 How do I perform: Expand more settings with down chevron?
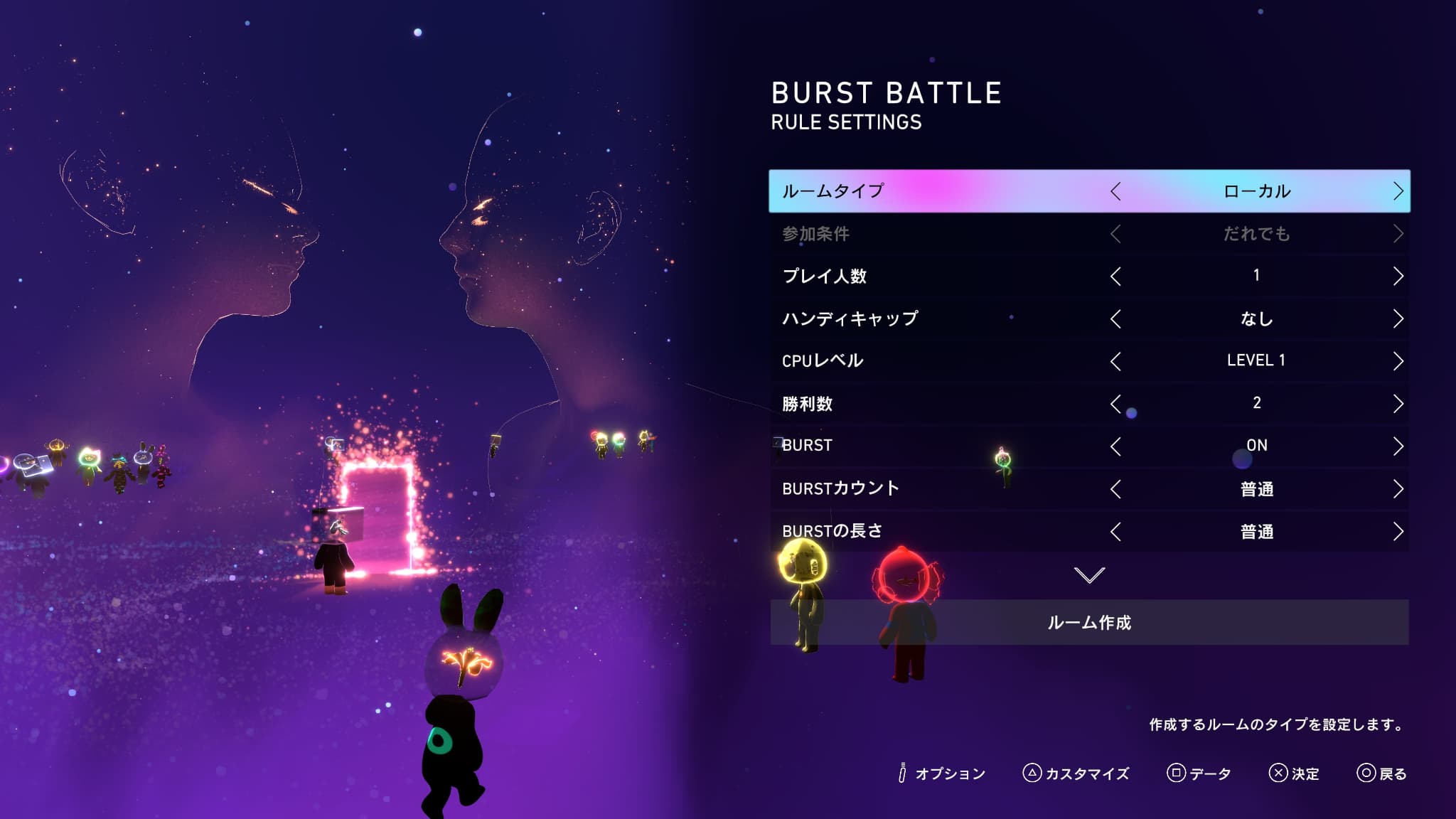coord(1089,574)
